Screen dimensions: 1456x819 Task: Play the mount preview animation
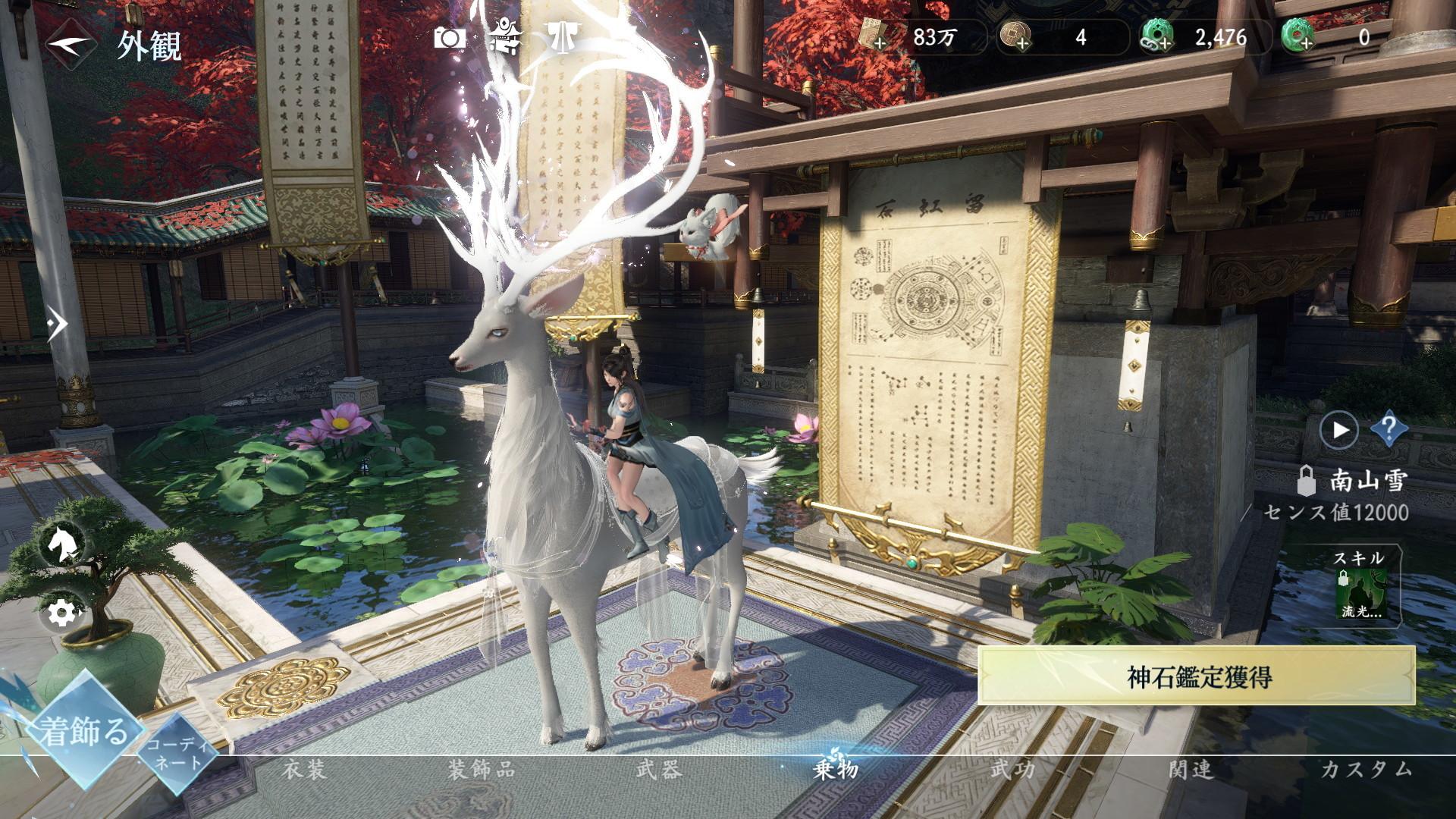pyautogui.click(x=1338, y=430)
